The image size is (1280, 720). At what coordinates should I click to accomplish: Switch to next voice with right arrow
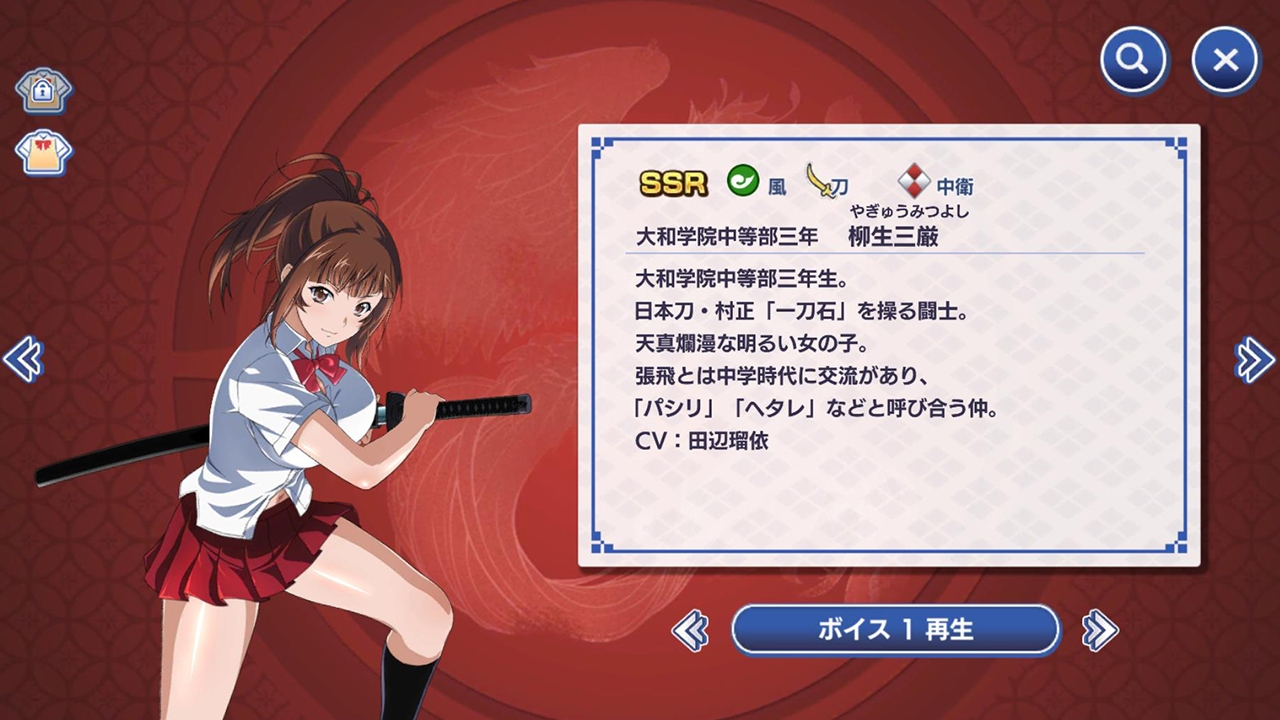1097,631
